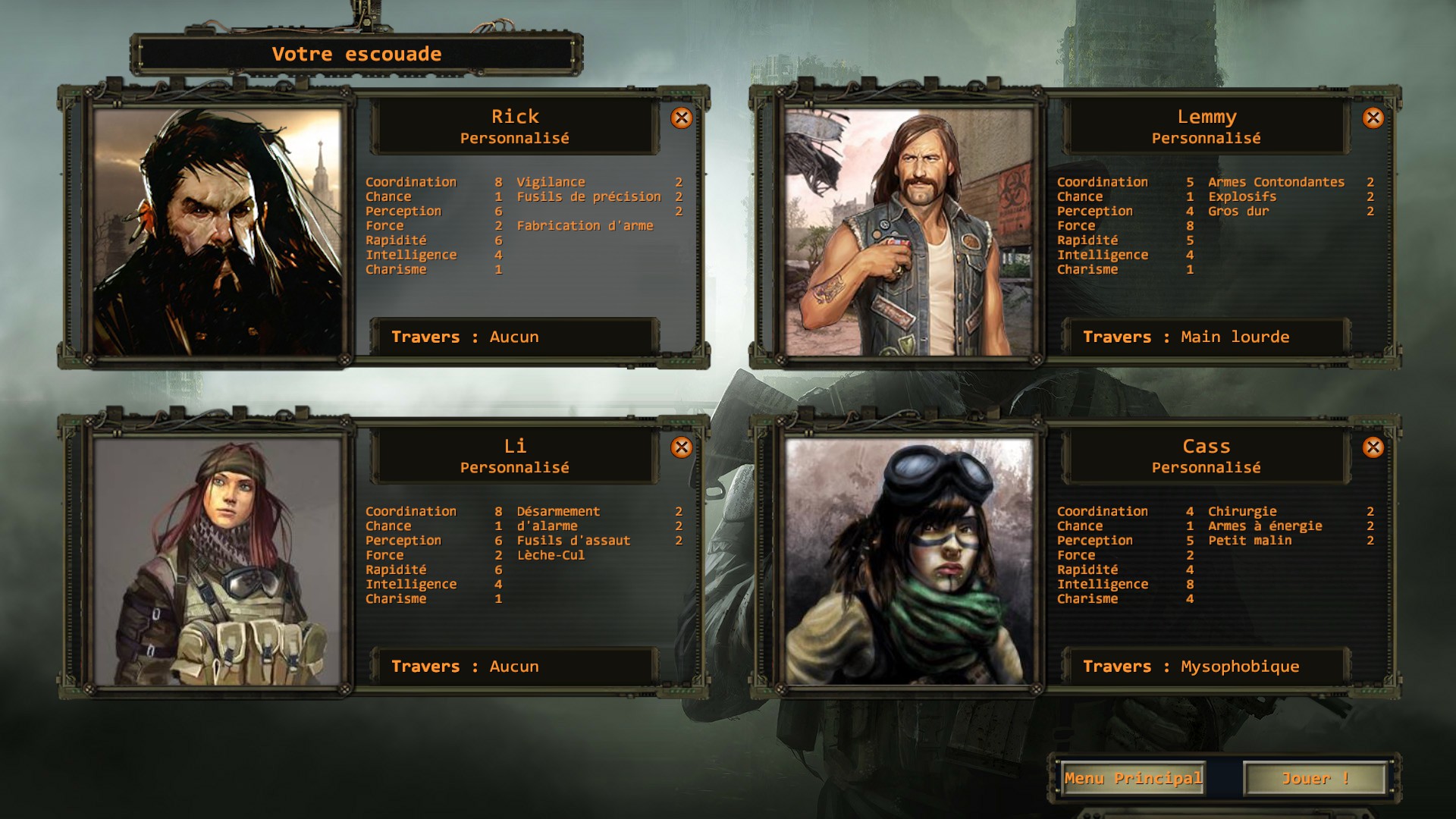Start the game with Jouer !

(x=1315, y=779)
